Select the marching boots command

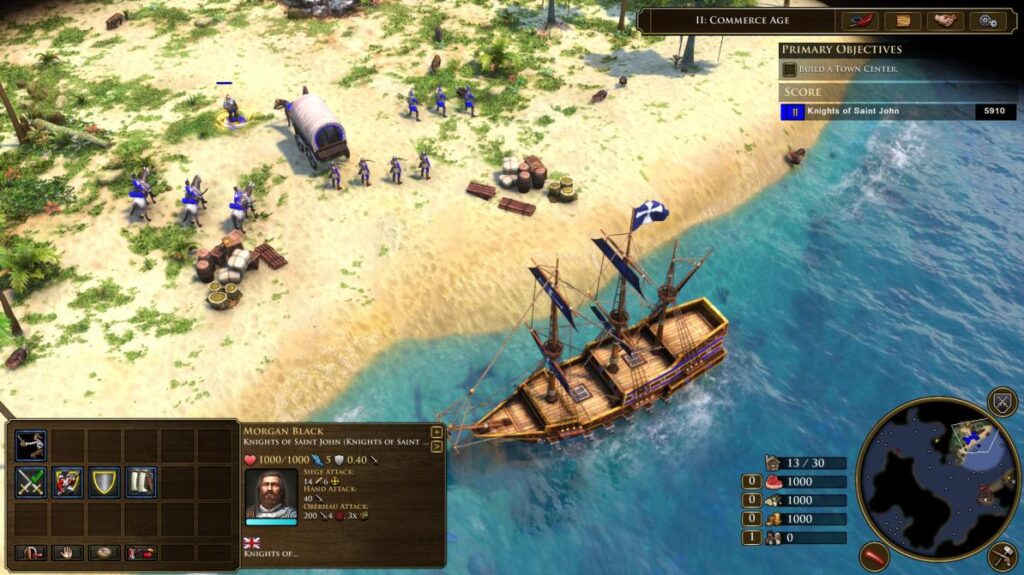[141, 483]
